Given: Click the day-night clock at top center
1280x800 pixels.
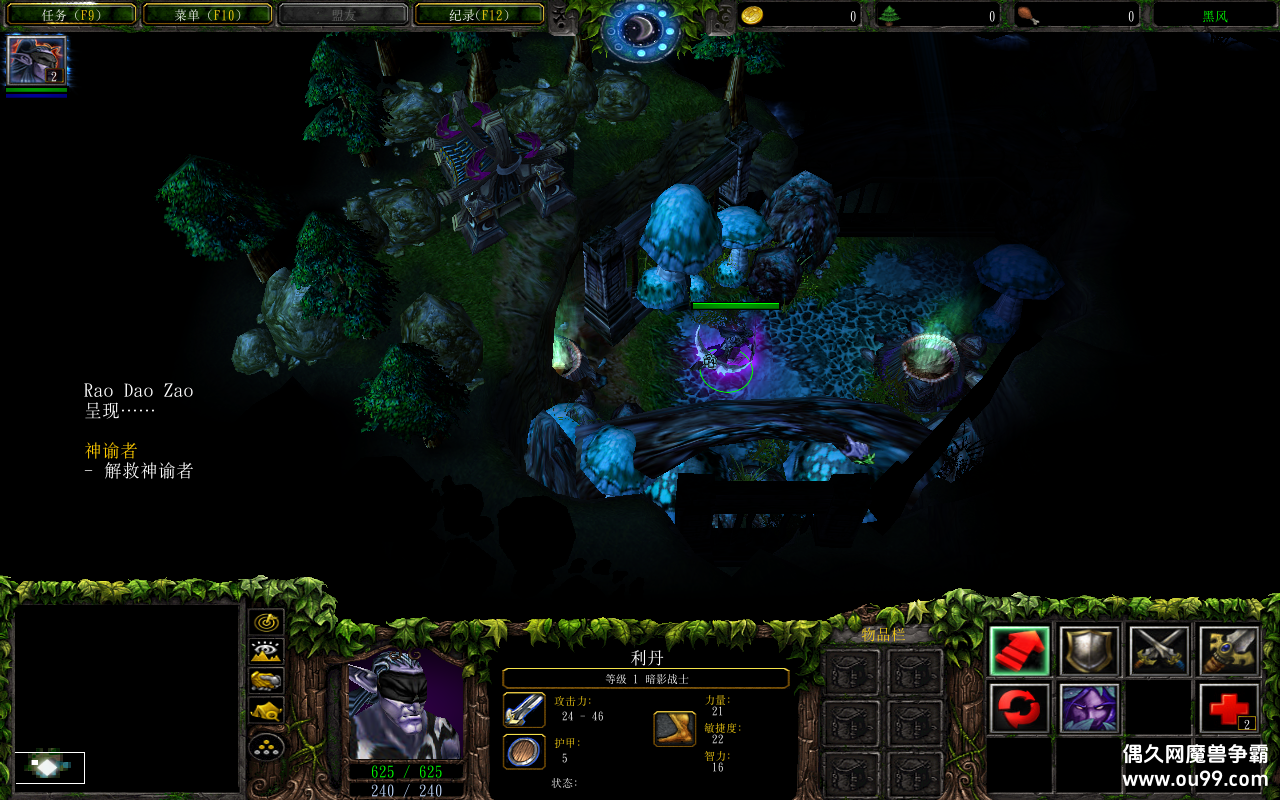Looking at the screenshot, I should click(x=640, y=30).
